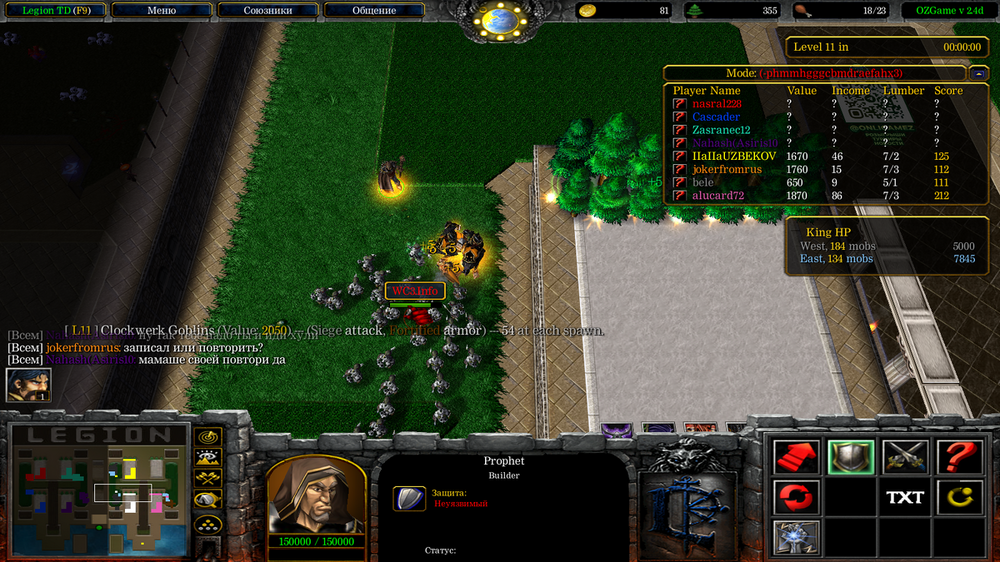
Task: Activate the red circular arrows ability
Action: (x=797, y=497)
